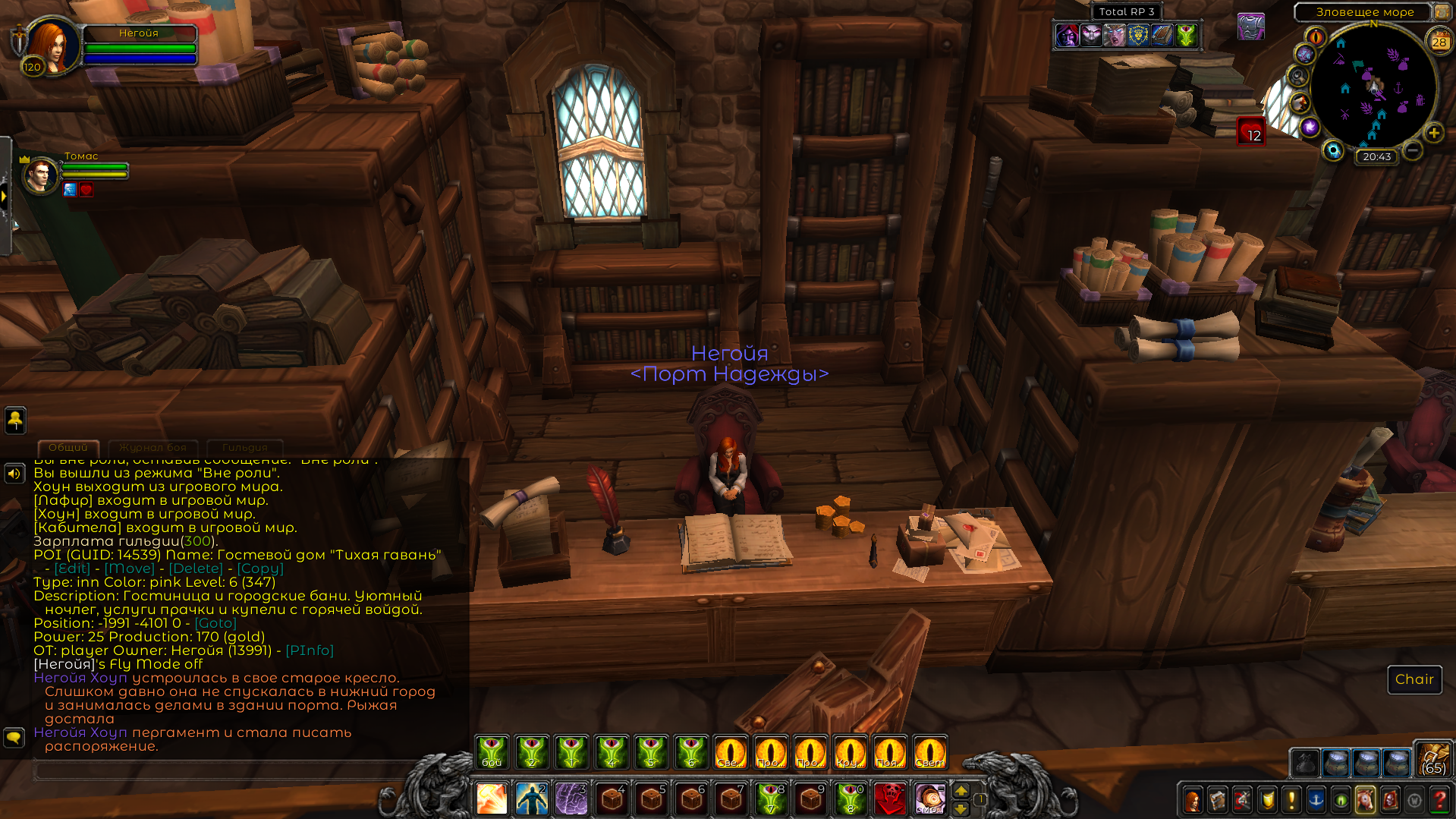Open the calendar showing day 28
Screen dimensions: 1456x819
click(x=1439, y=42)
